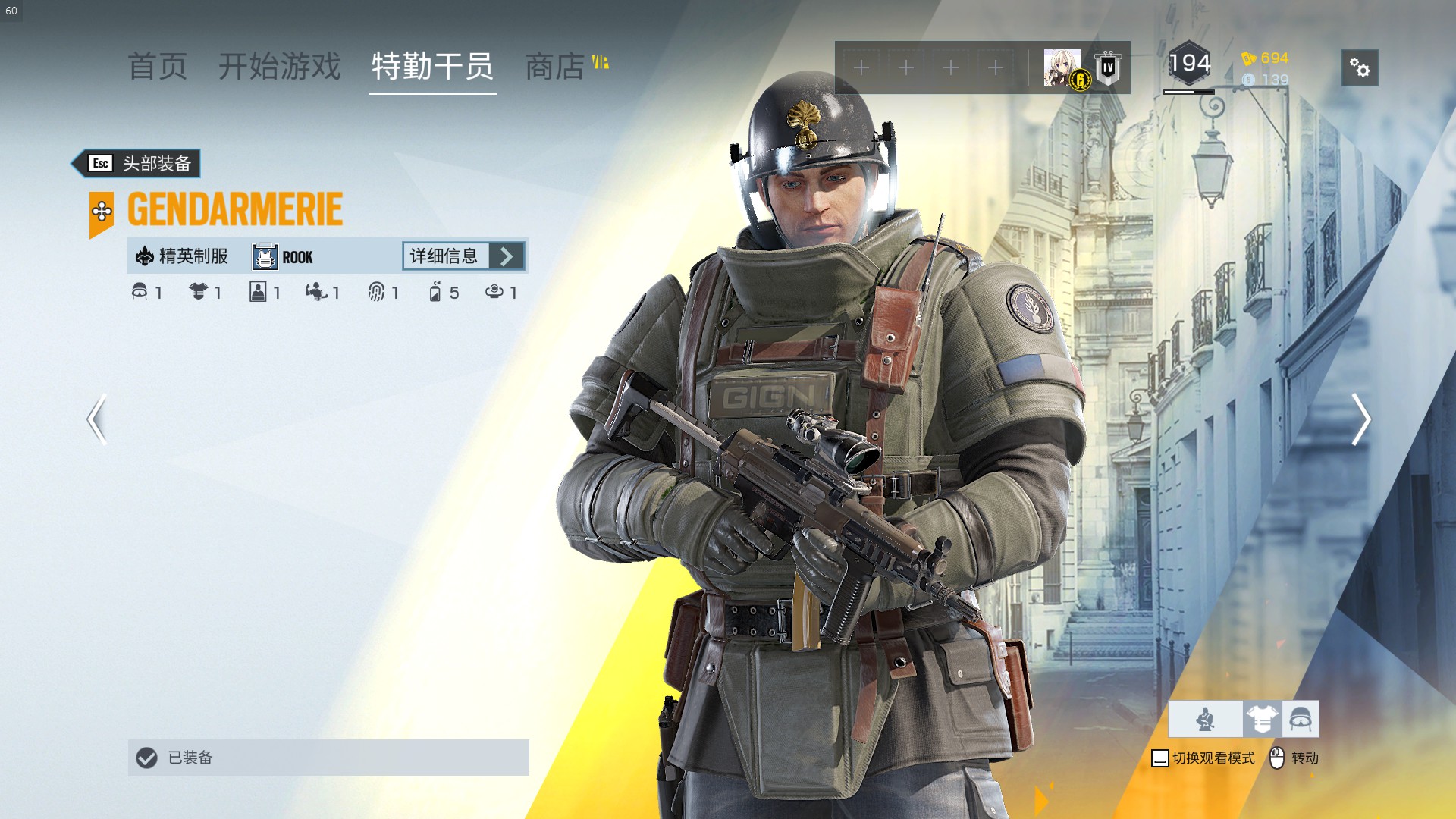The image size is (1456, 819).
Task: Open the gear settings menu
Action: click(1360, 68)
